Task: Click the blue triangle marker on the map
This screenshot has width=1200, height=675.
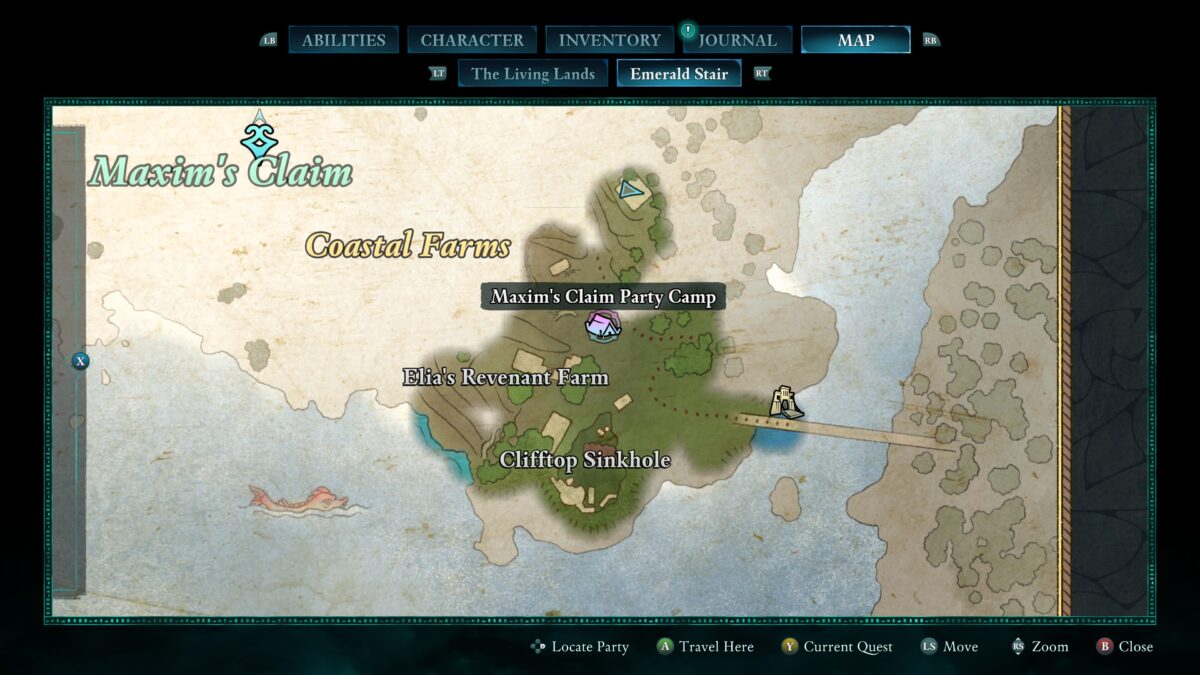Action: (x=629, y=188)
